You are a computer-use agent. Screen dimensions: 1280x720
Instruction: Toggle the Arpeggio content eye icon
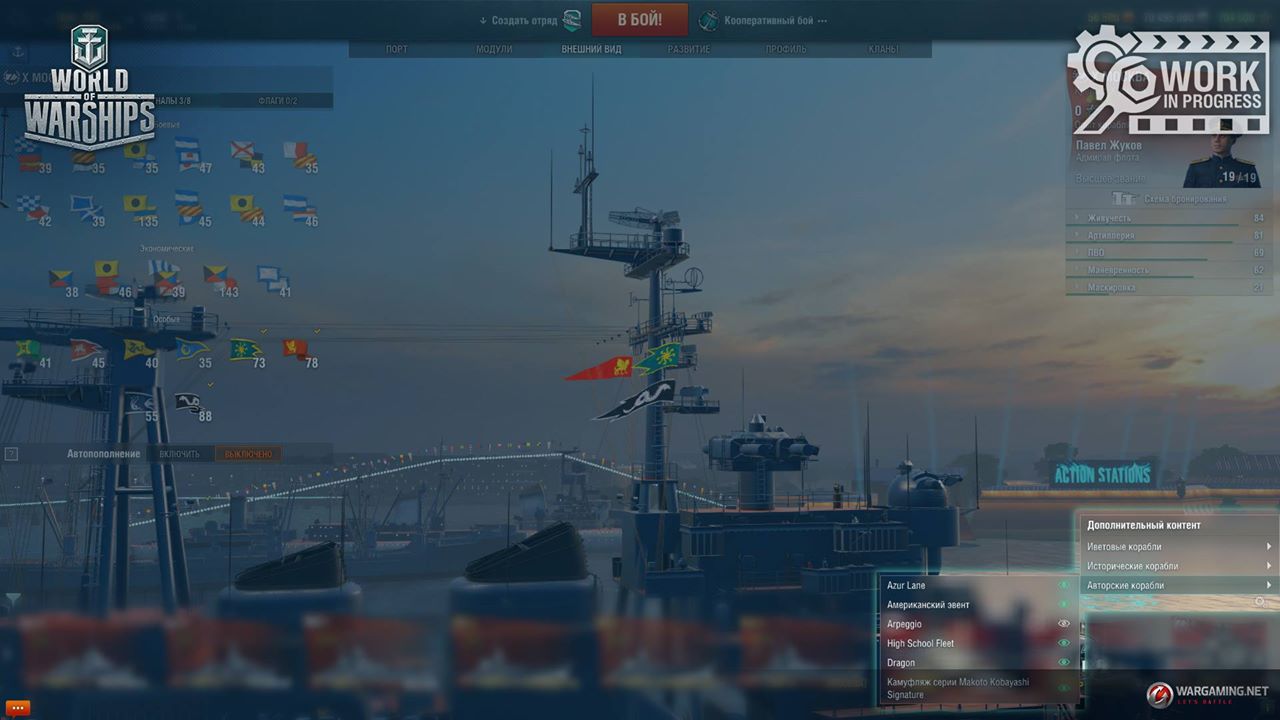[x=1064, y=623]
